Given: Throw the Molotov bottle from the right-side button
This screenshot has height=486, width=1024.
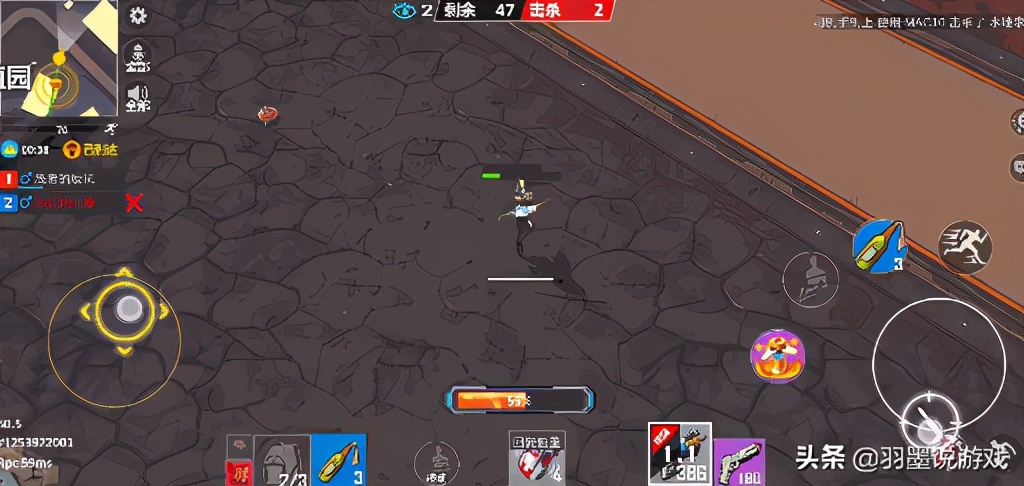Looking at the screenshot, I should point(879,245).
